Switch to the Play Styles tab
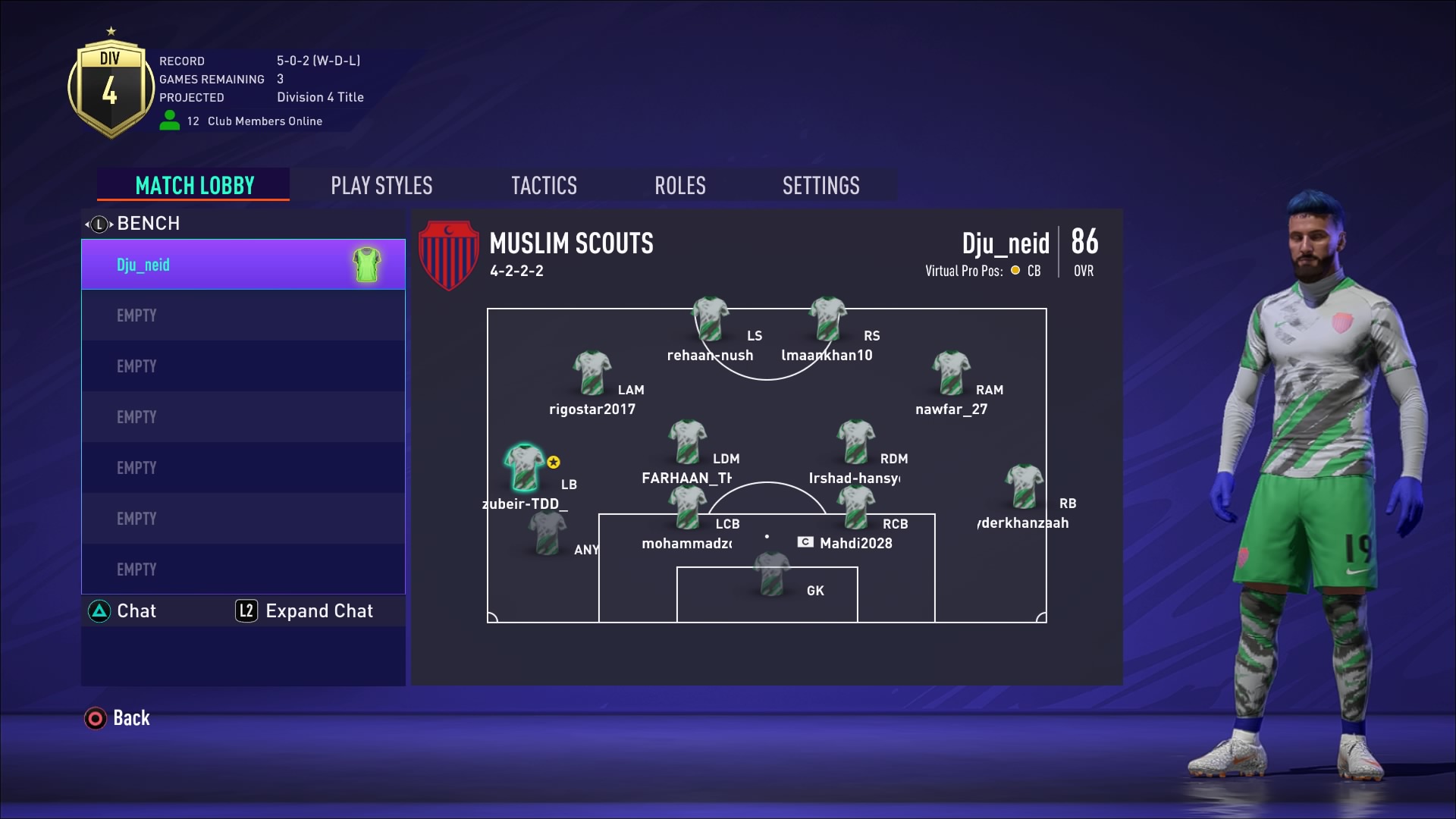 (381, 186)
